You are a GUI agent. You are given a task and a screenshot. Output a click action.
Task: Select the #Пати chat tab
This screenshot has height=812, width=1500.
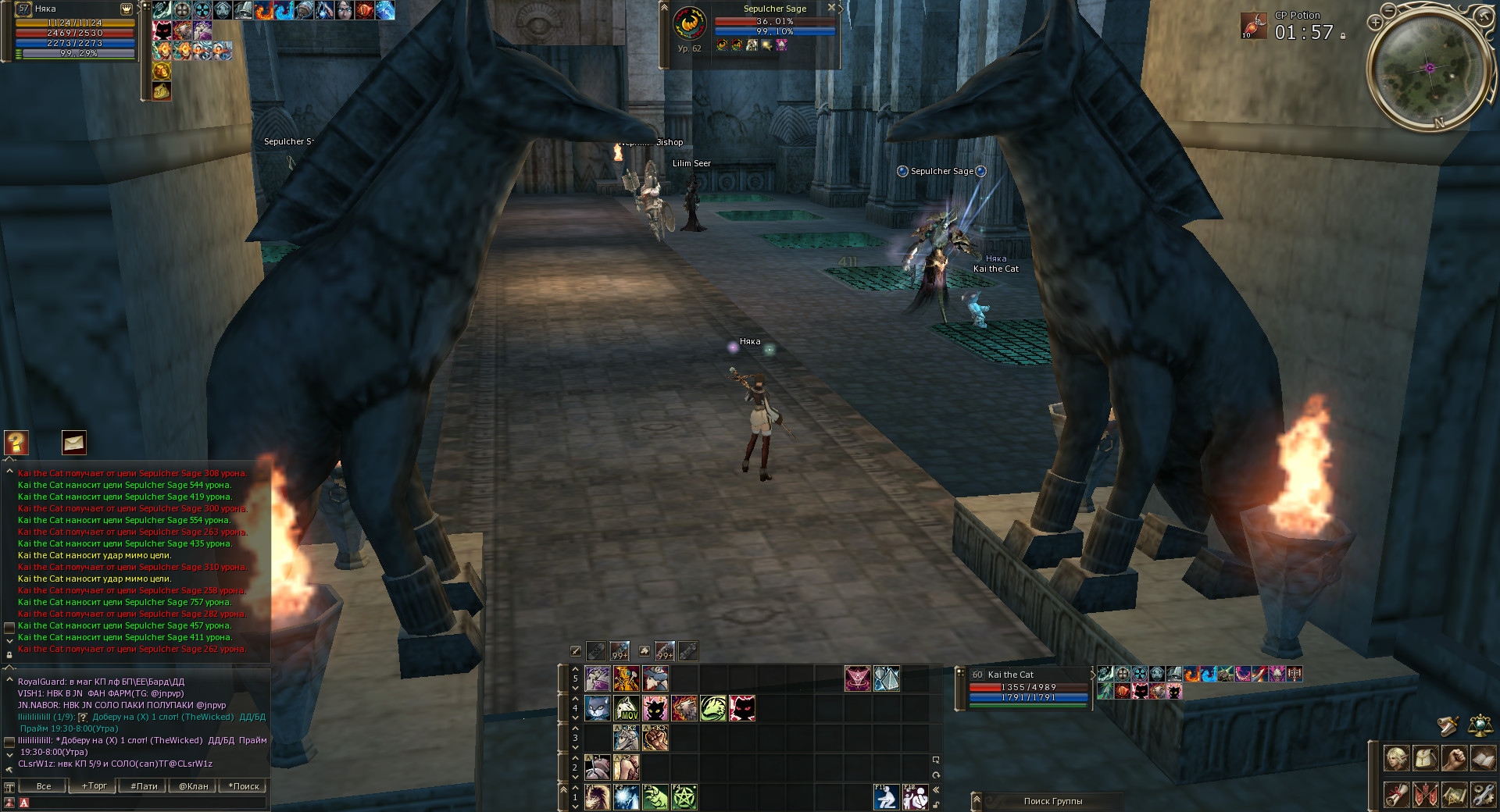coord(144,786)
